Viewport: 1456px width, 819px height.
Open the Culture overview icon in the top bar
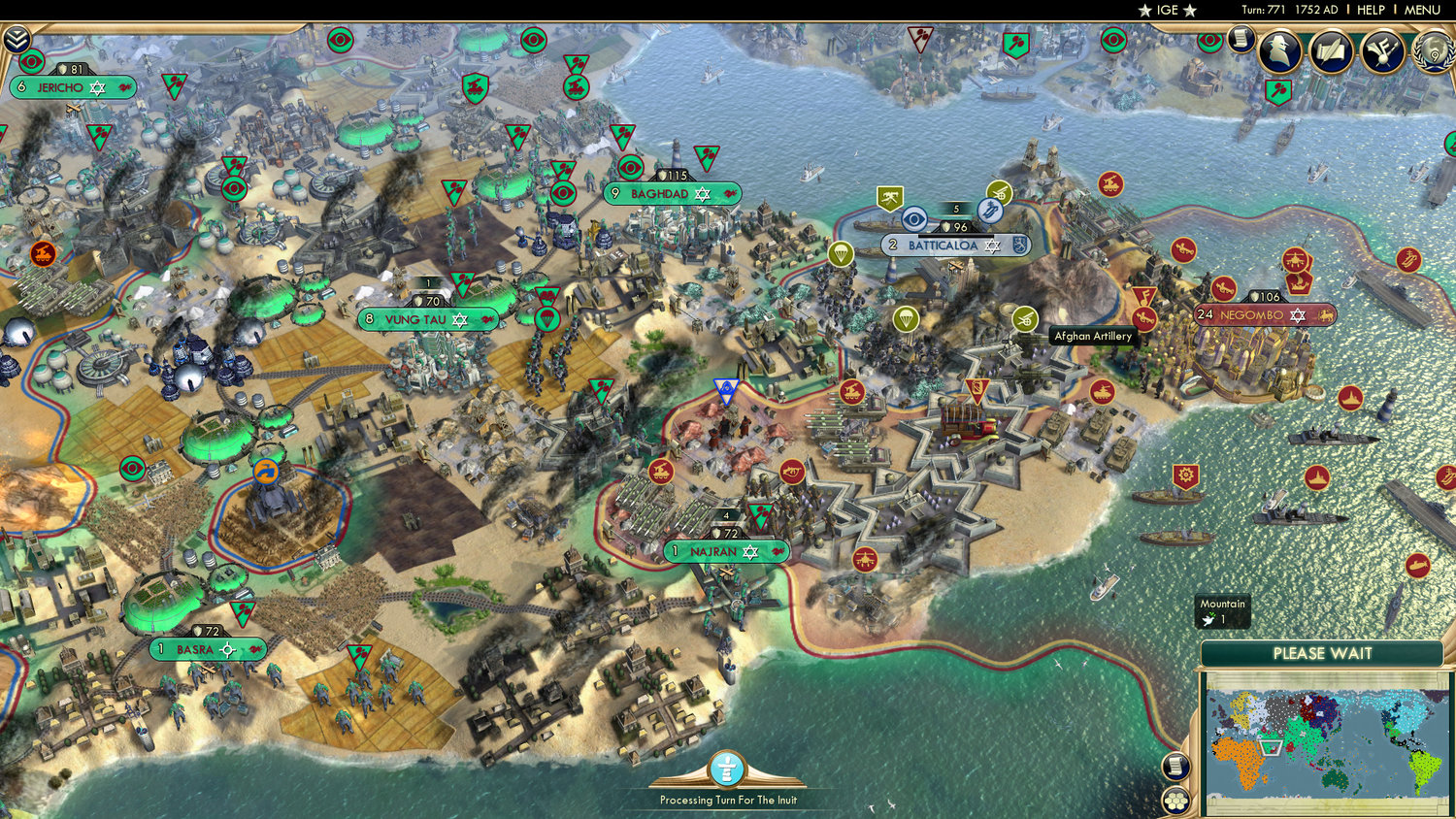(1382, 52)
